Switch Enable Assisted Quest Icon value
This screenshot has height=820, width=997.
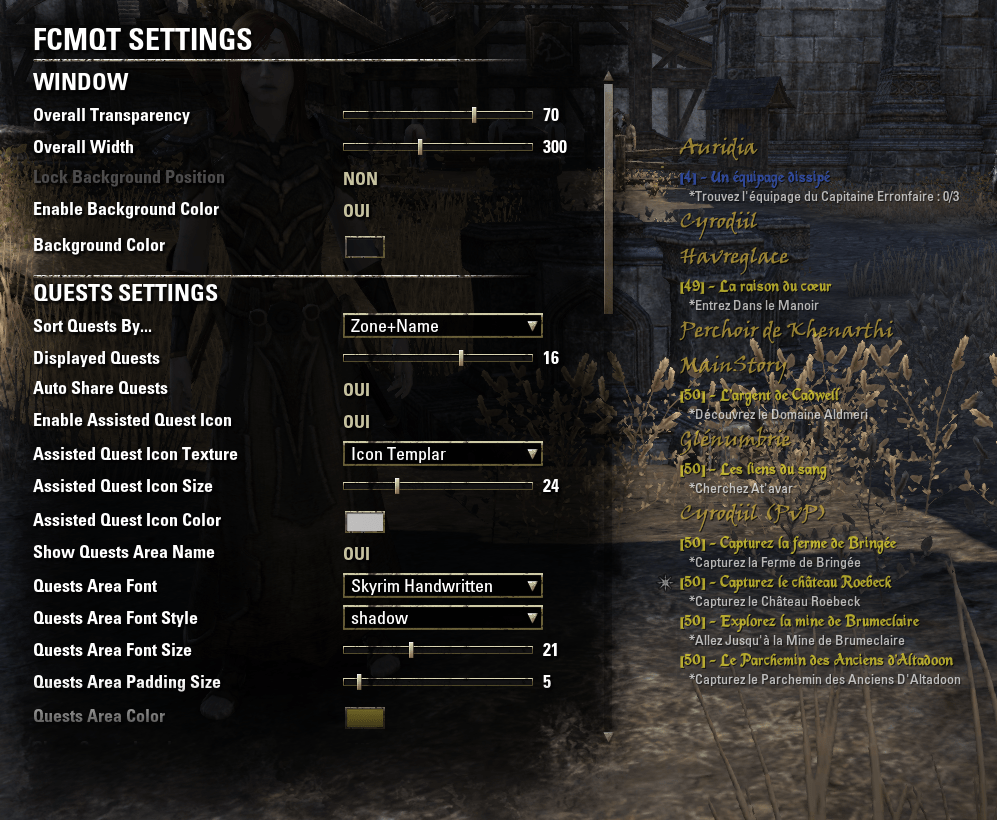tap(357, 422)
